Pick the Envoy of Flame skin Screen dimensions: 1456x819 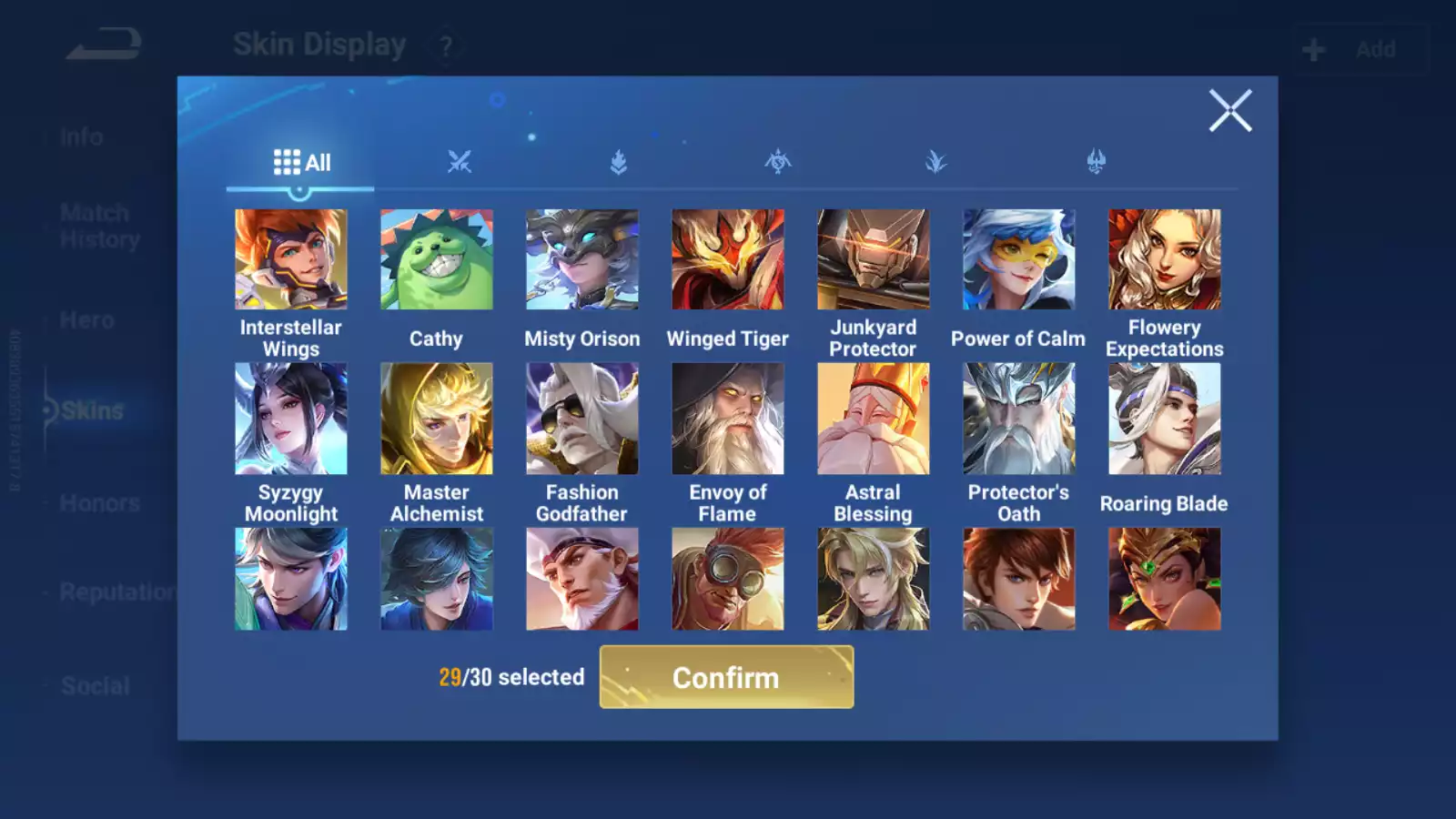pos(728,419)
